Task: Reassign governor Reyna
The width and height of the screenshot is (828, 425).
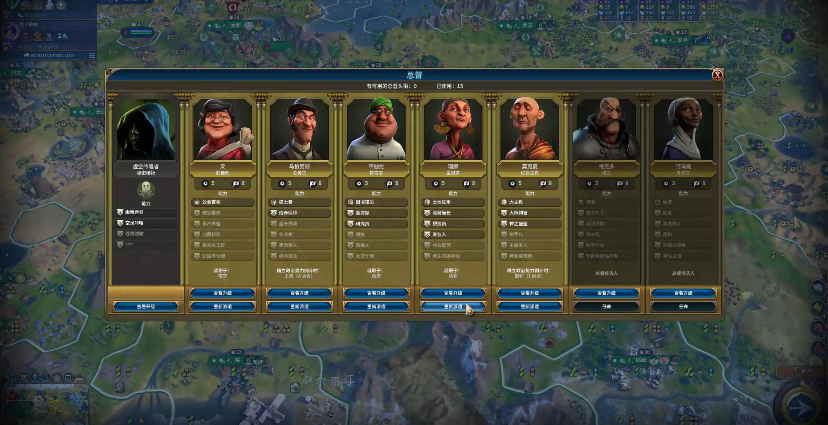Action: click(x=452, y=306)
